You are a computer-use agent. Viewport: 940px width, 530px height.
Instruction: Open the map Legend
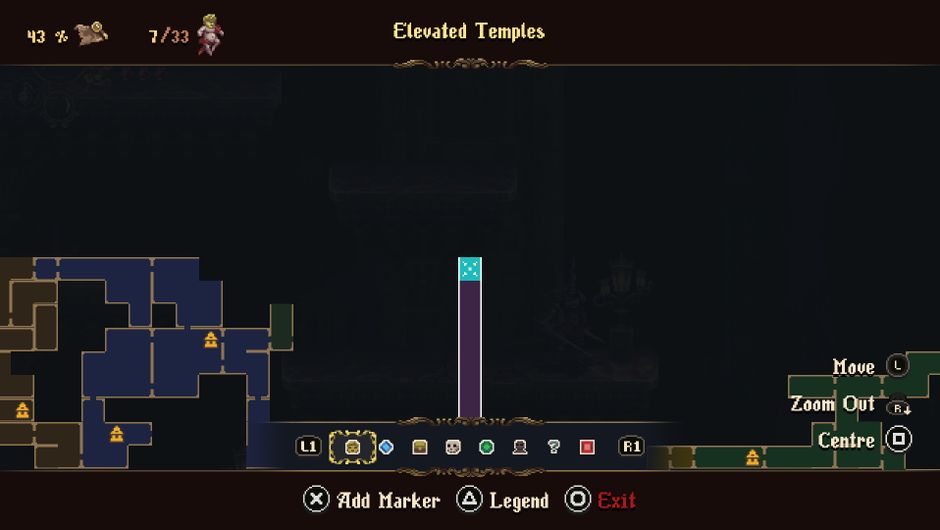click(x=503, y=500)
